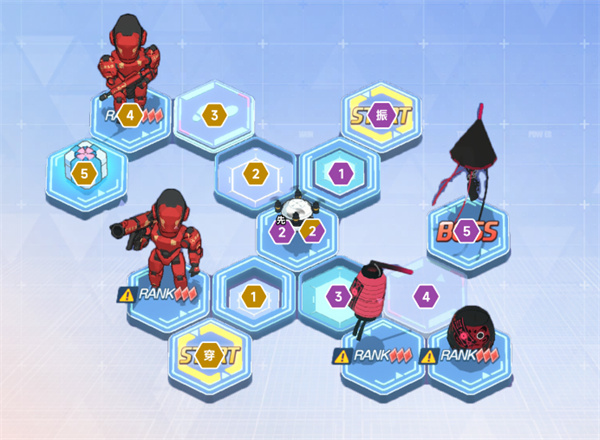Select the gold START tile marked 穿
Image resolution: width=600 pixels, height=440 pixels.
[209, 352]
